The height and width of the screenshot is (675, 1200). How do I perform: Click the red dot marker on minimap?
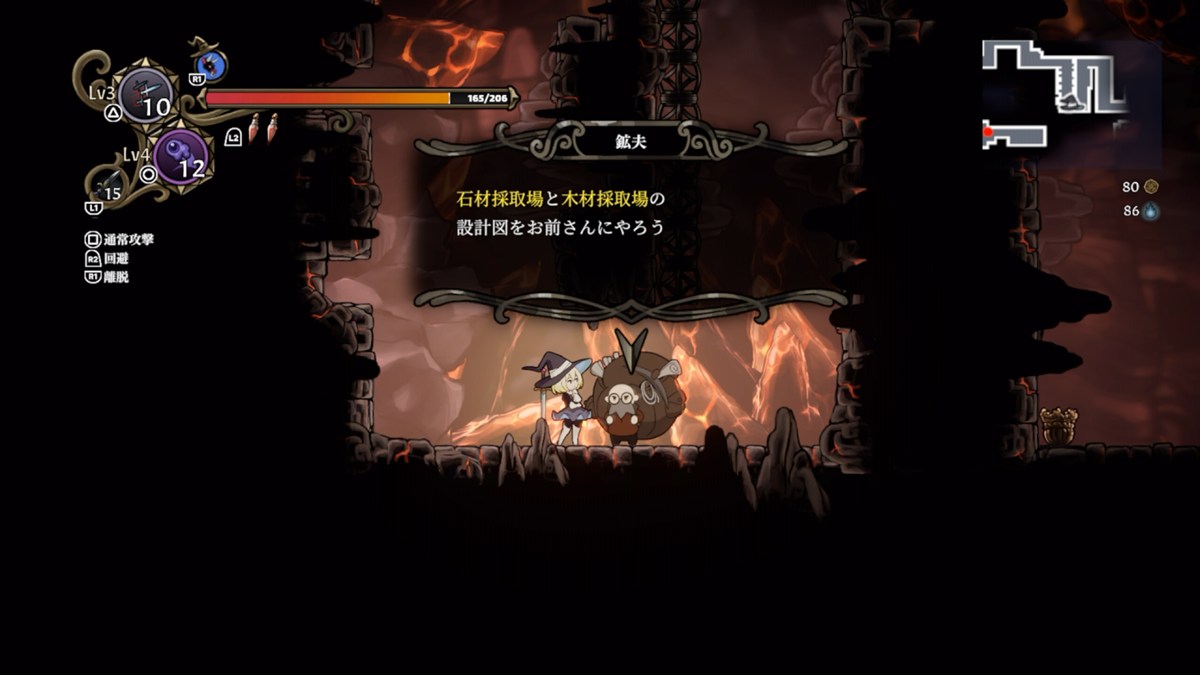point(988,132)
